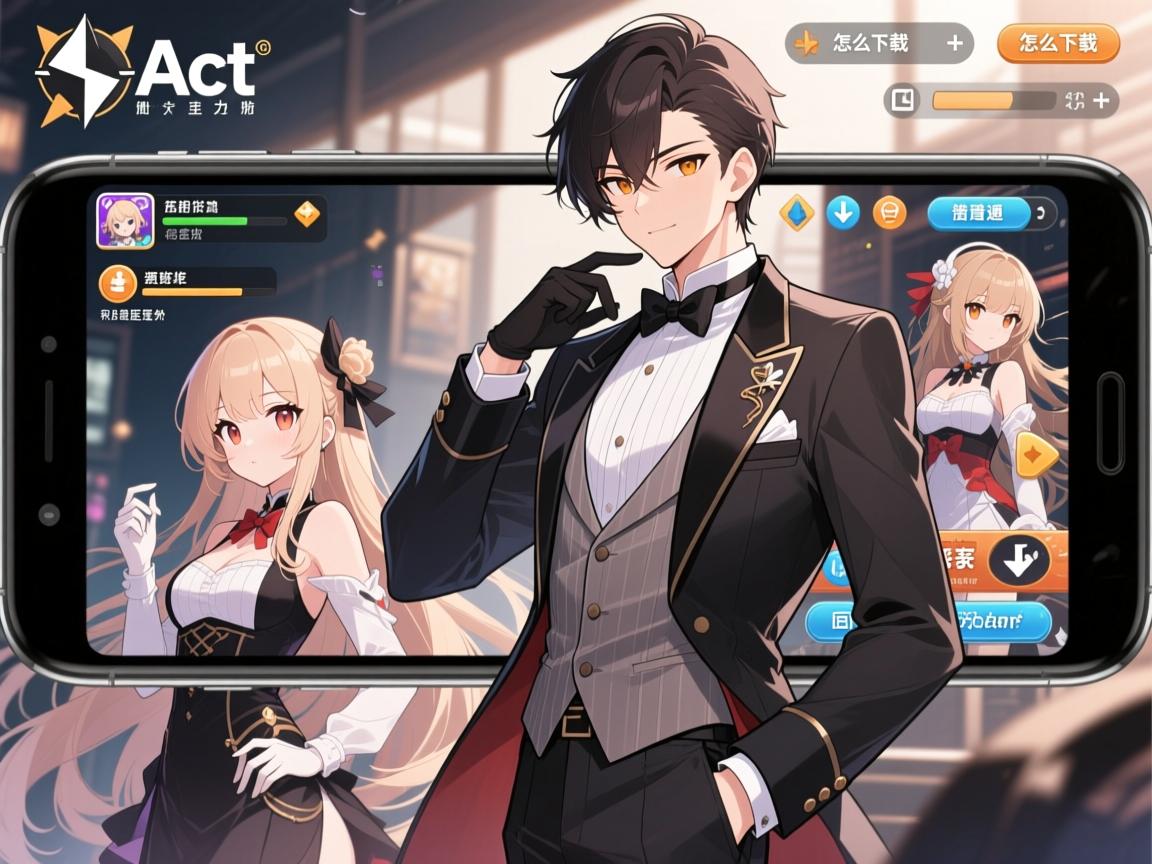Screen dimensions: 1152x864
Task: Select the orange star icon in the gray pill
Action: coord(806,43)
